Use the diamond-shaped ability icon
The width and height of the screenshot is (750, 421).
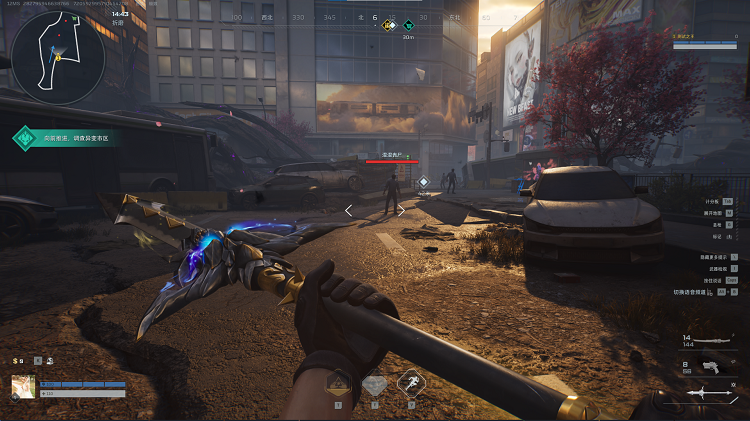pos(374,385)
